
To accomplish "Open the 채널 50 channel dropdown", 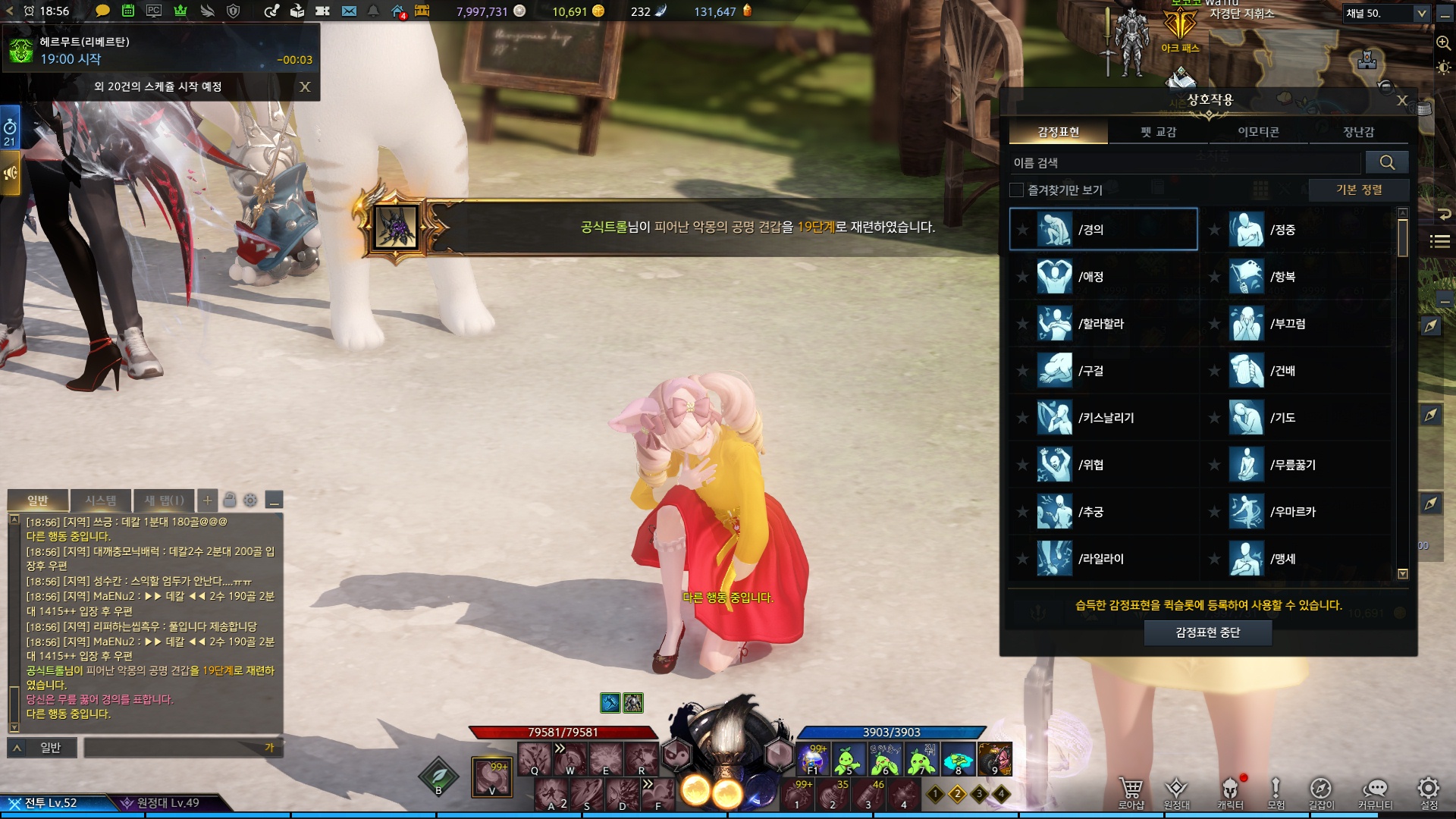I will click(1386, 13).
